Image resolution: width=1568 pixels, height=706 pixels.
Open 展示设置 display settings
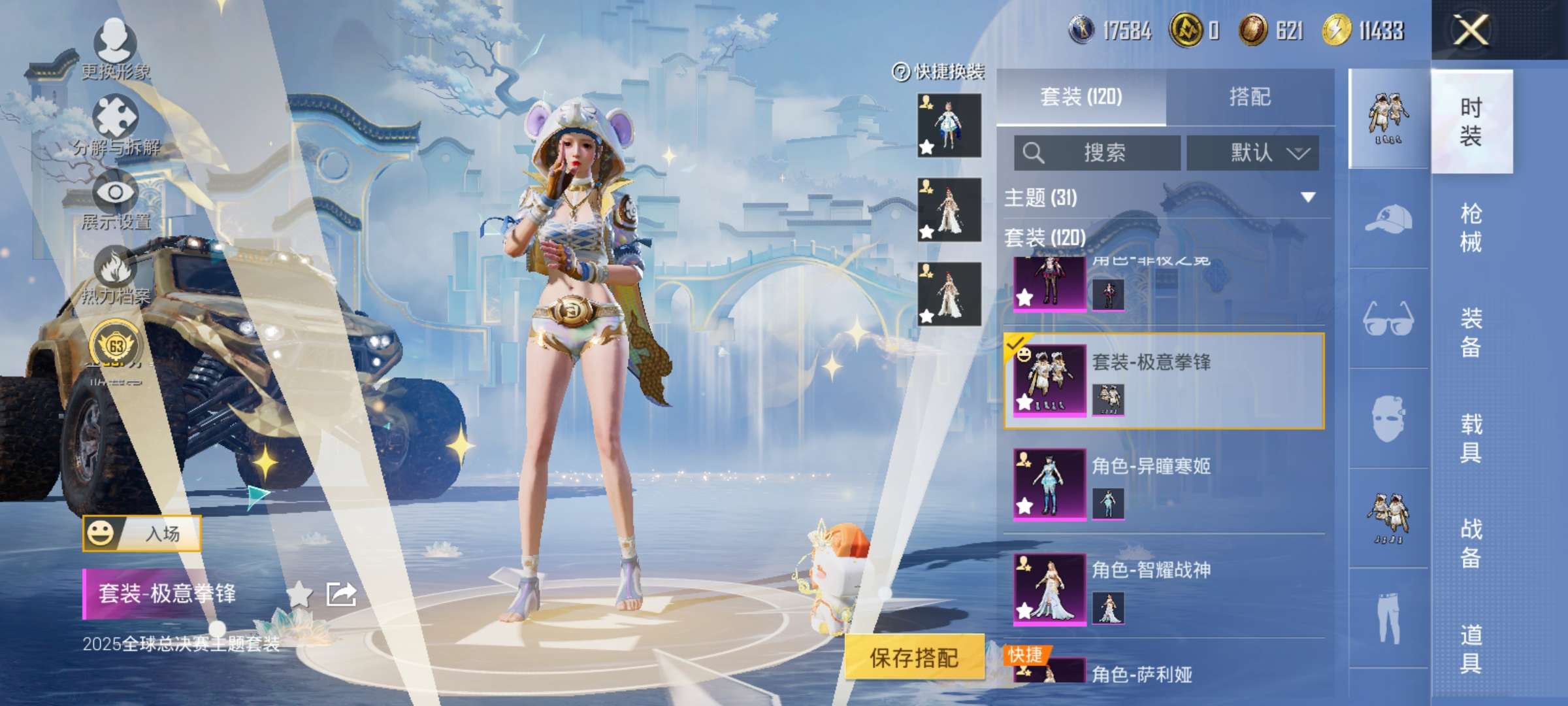pos(116,199)
